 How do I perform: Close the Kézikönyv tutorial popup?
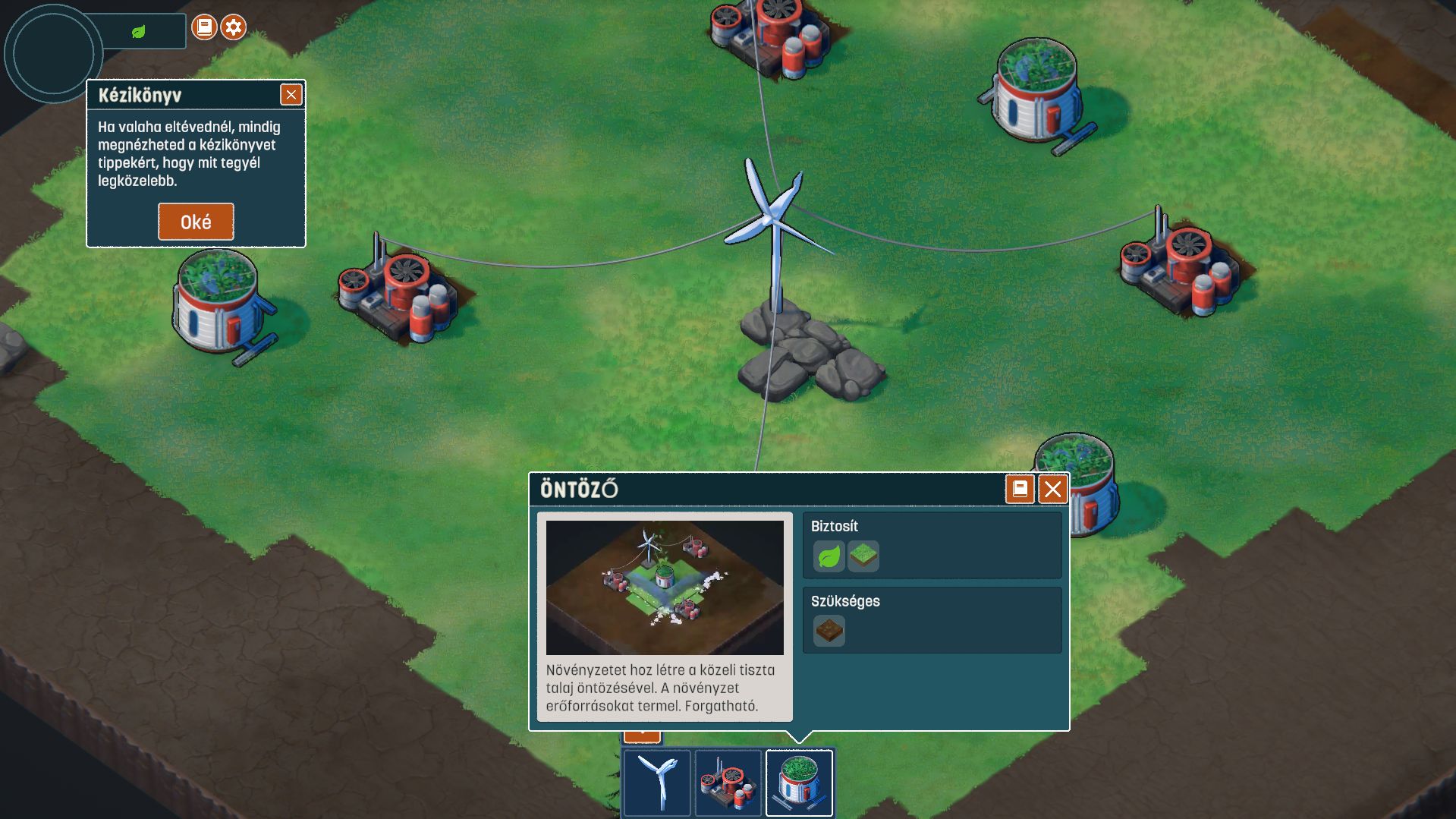(x=291, y=94)
